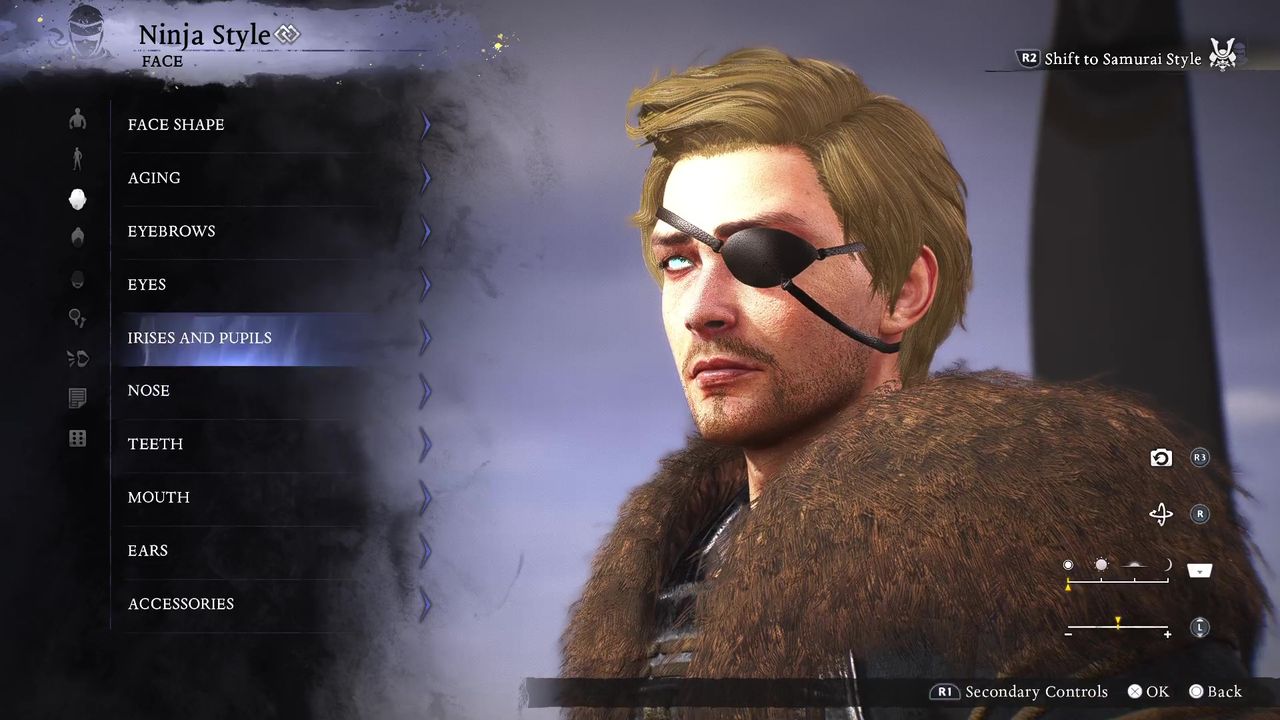Open the full-body Physique icon
This screenshot has width=1280, height=720.
click(77, 158)
